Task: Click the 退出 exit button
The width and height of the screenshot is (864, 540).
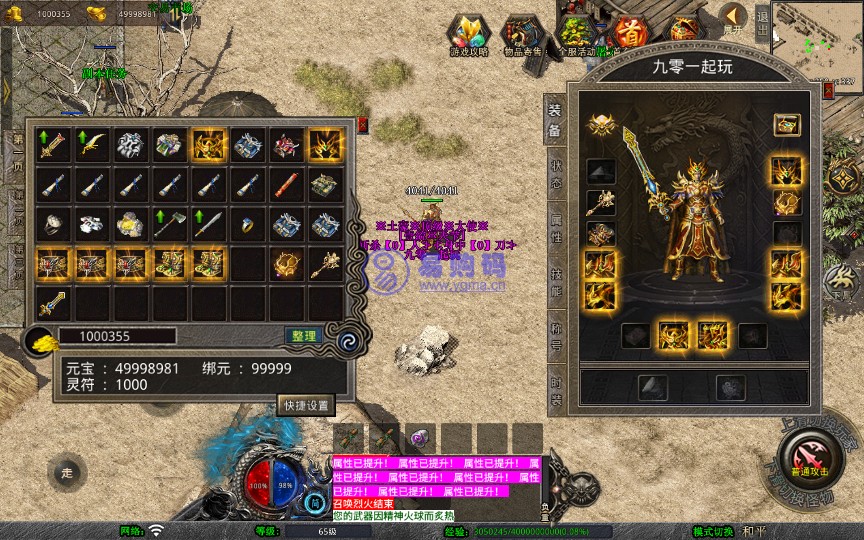Action: pos(763,20)
